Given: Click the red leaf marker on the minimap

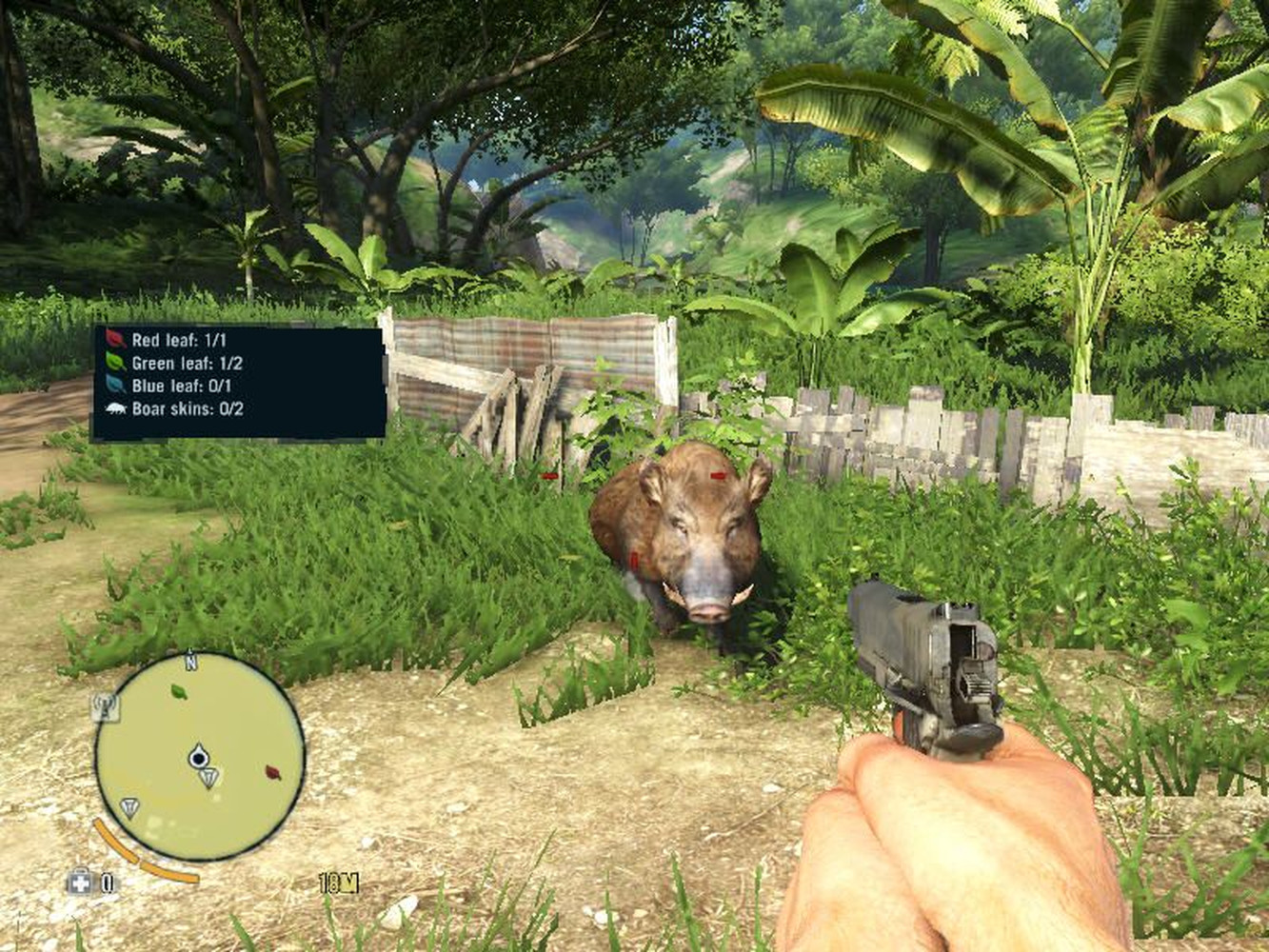Looking at the screenshot, I should pyautogui.click(x=273, y=772).
